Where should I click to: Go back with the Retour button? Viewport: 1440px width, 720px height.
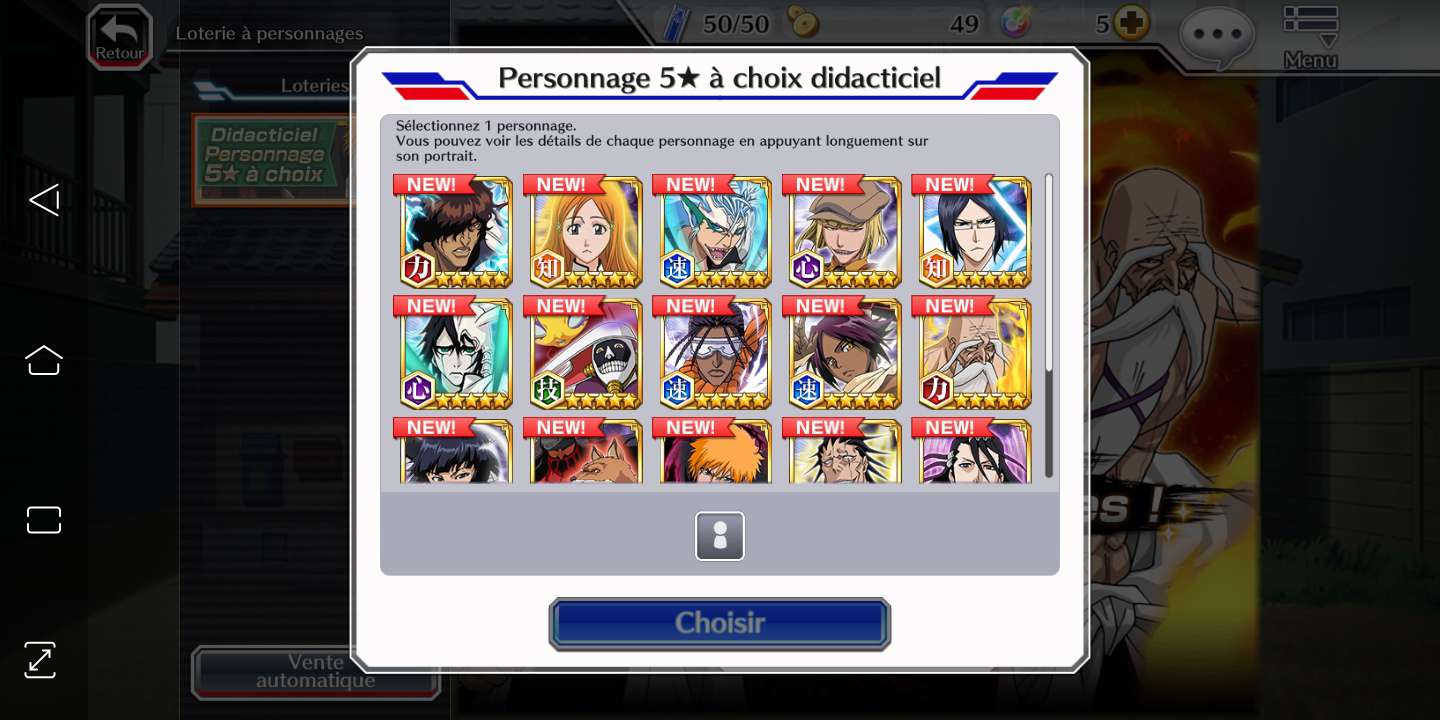(x=119, y=37)
